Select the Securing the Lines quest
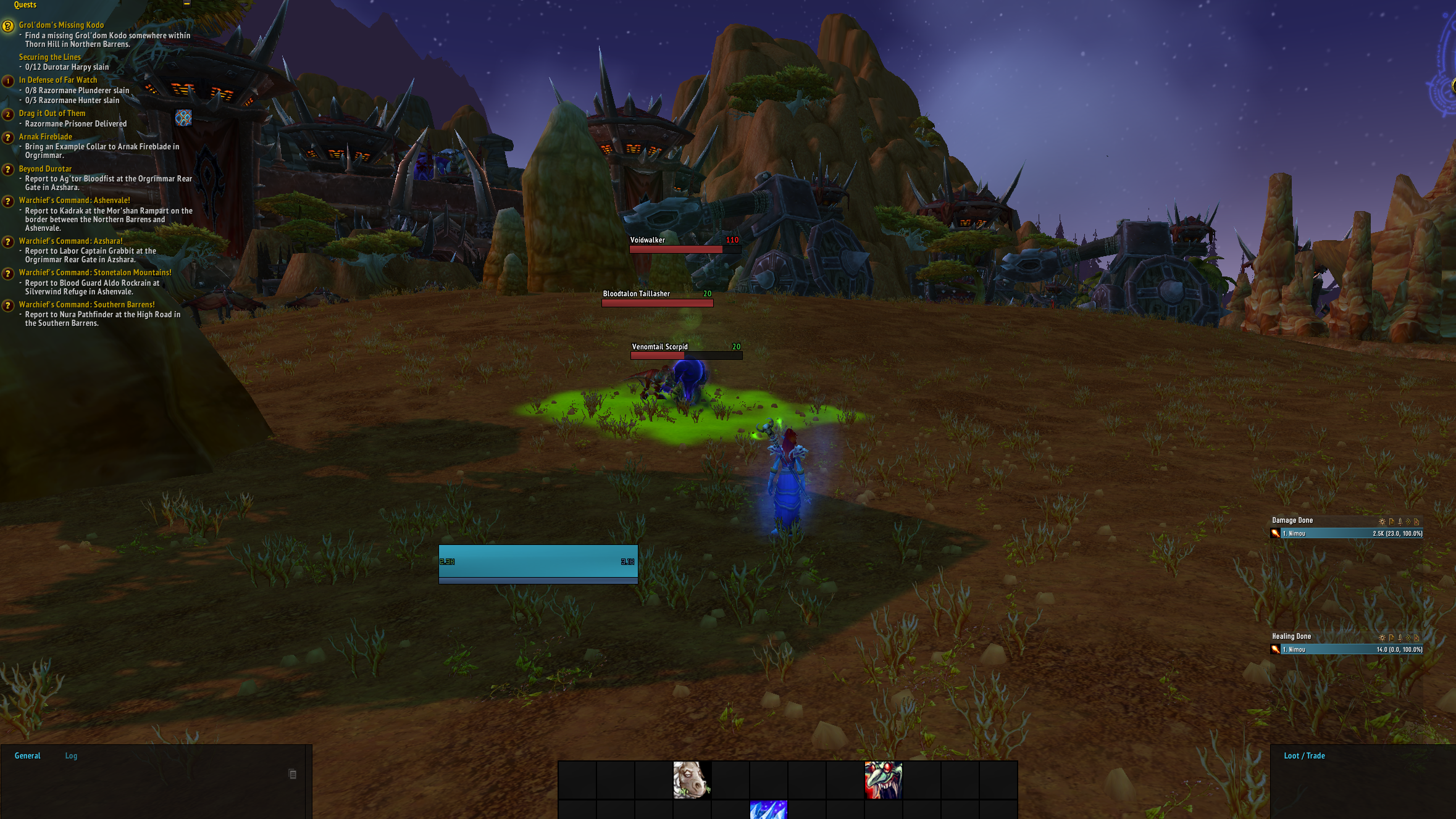1456x819 pixels. [x=49, y=57]
